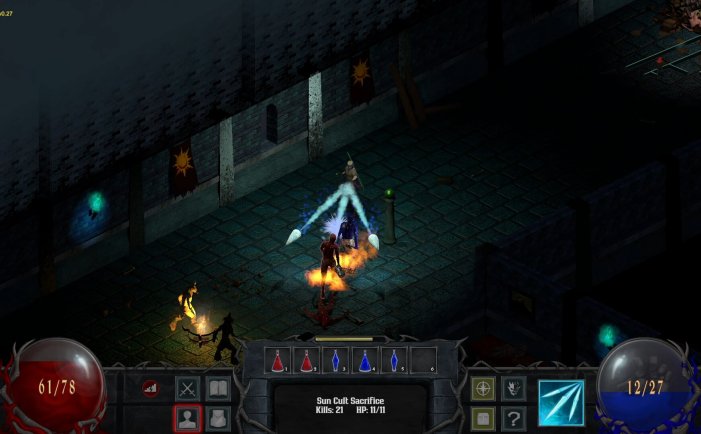Click the button left of the question mark
Image resolution: width=701 pixels, height=434 pixels.
pyautogui.click(x=483, y=418)
